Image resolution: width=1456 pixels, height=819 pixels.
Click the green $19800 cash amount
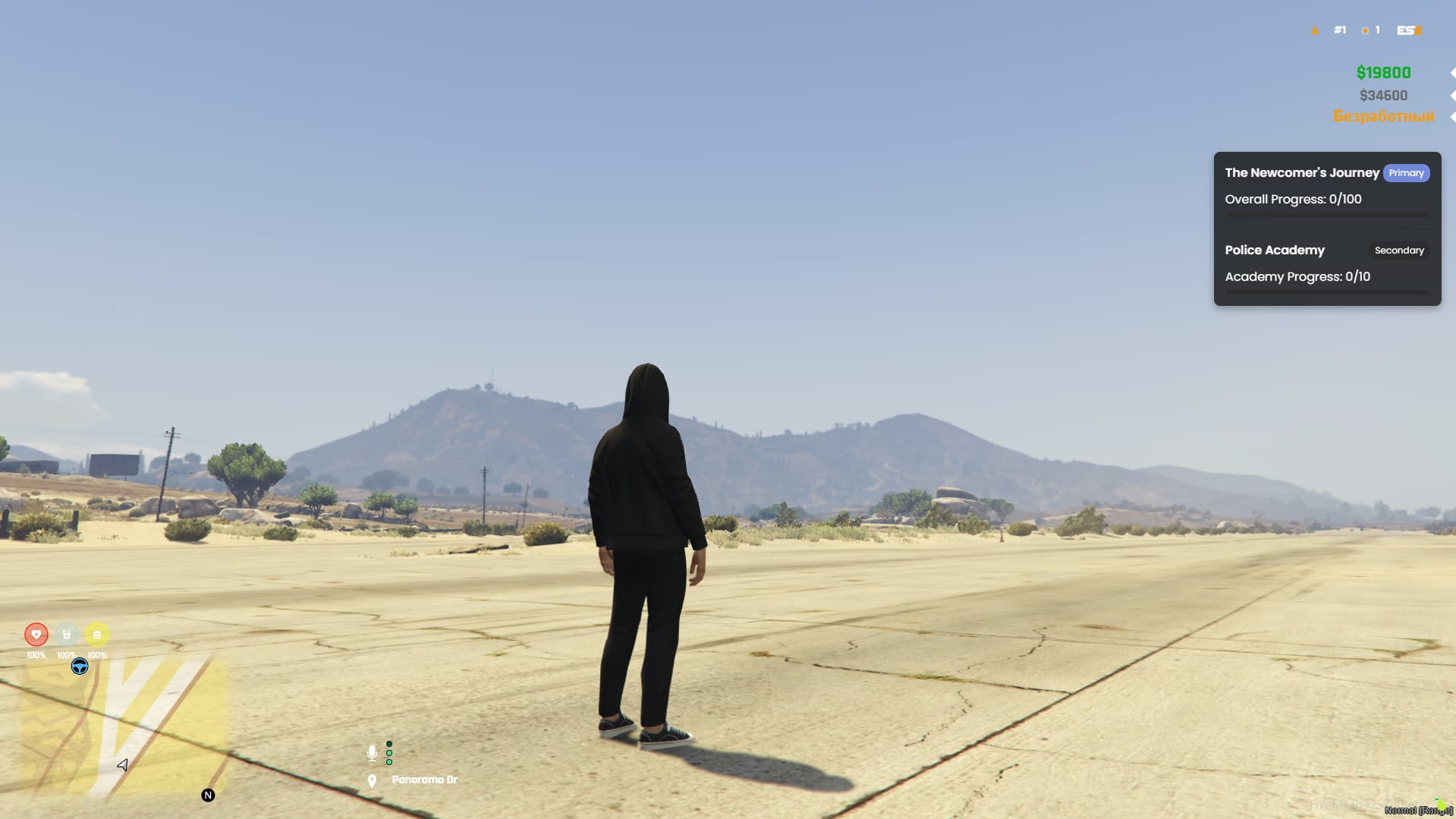(1383, 72)
